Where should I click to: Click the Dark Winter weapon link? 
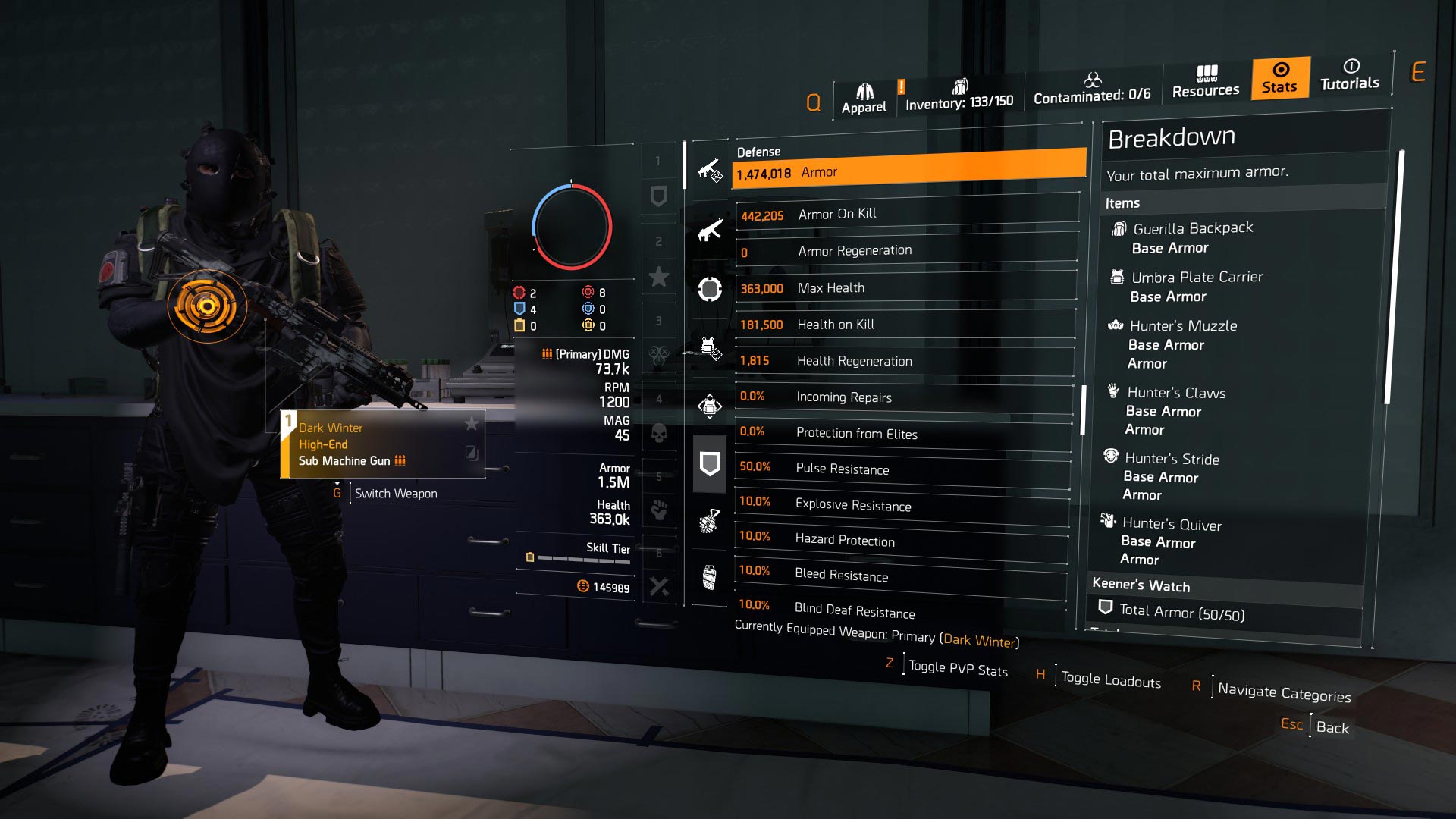[980, 641]
